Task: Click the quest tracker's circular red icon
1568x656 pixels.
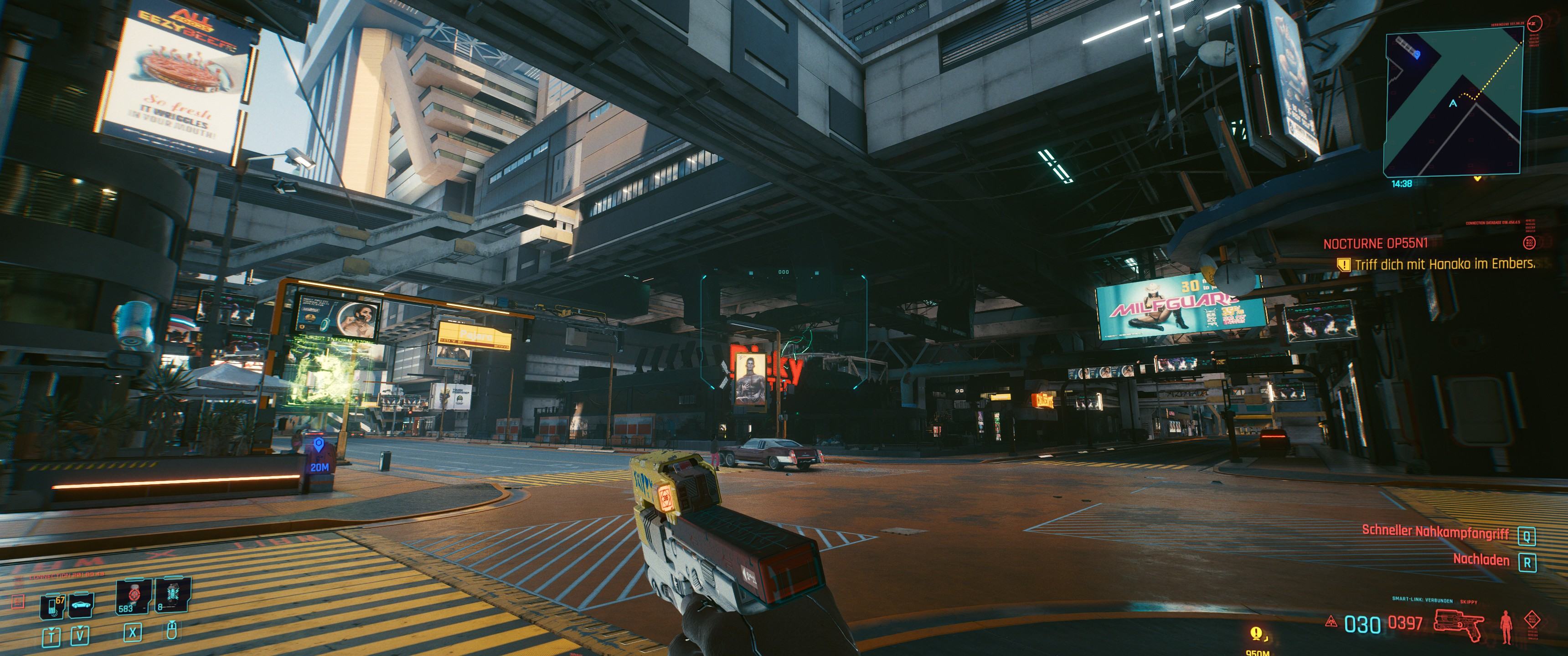Action: tap(1529, 243)
